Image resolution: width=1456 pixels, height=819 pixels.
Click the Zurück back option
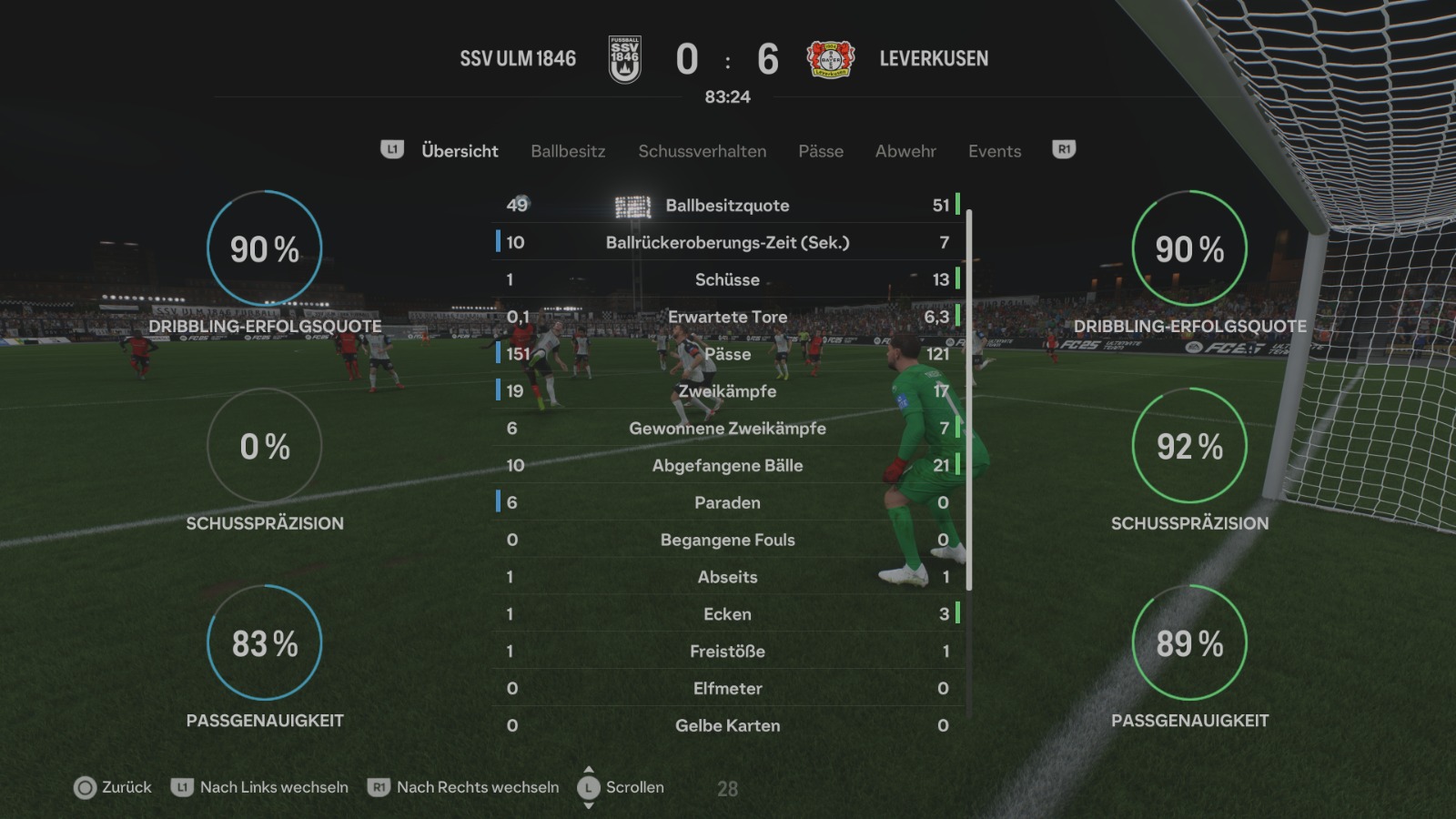click(x=114, y=787)
